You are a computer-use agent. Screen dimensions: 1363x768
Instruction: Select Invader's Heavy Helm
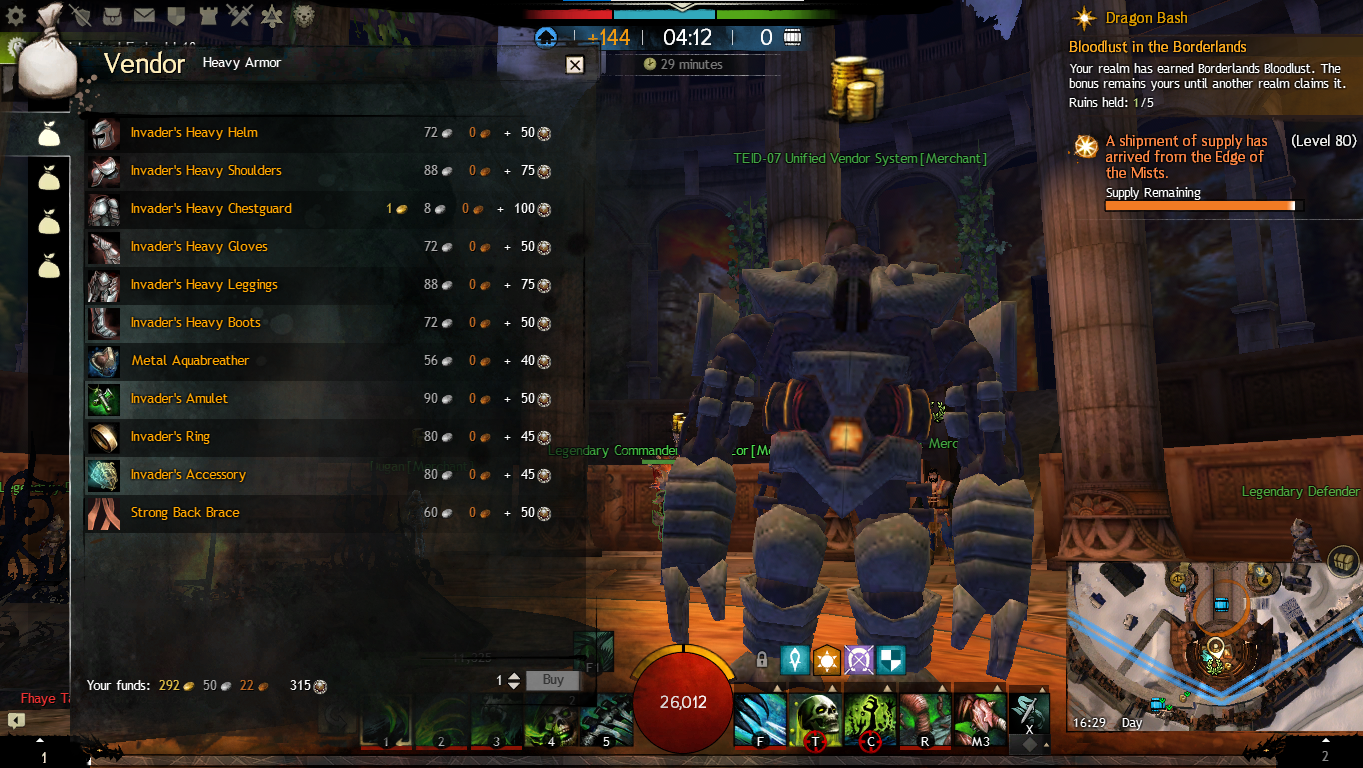[x=194, y=133]
